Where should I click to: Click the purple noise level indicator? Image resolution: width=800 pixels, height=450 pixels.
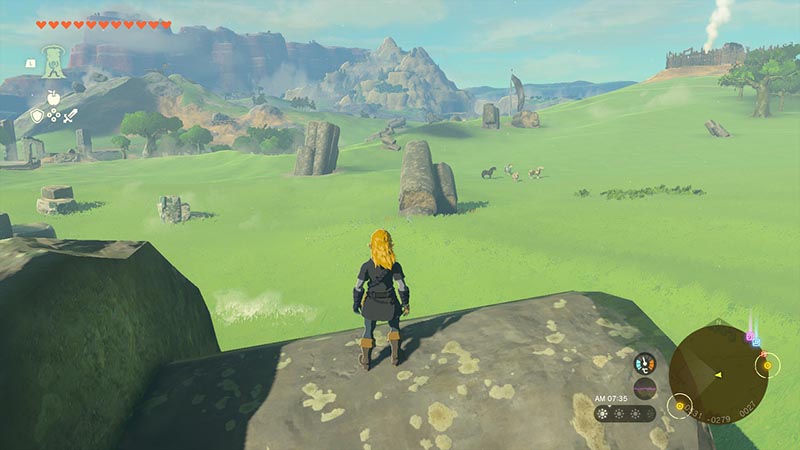tap(645, 387)
